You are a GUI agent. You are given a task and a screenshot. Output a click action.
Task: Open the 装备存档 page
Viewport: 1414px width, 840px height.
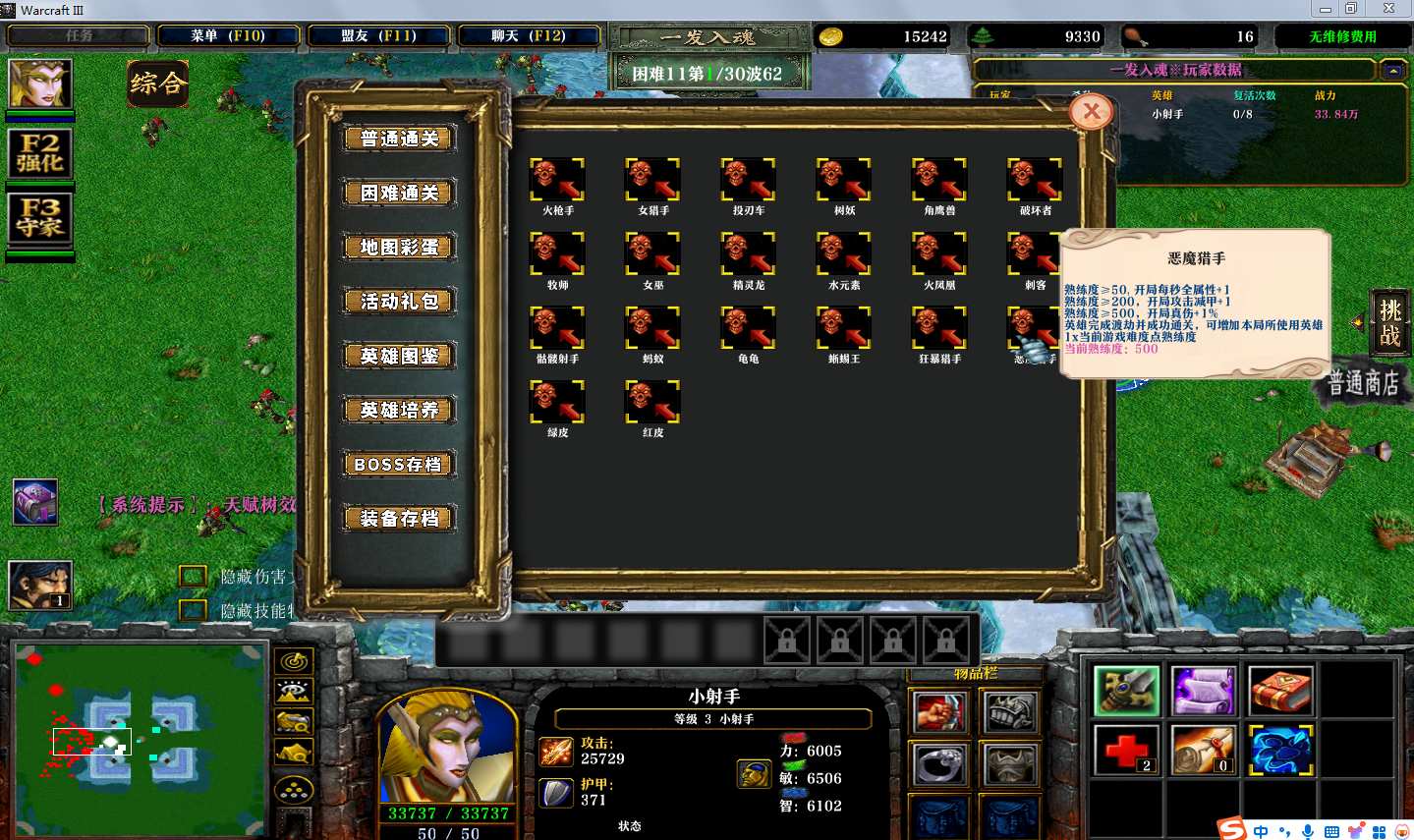coord(399,518)
